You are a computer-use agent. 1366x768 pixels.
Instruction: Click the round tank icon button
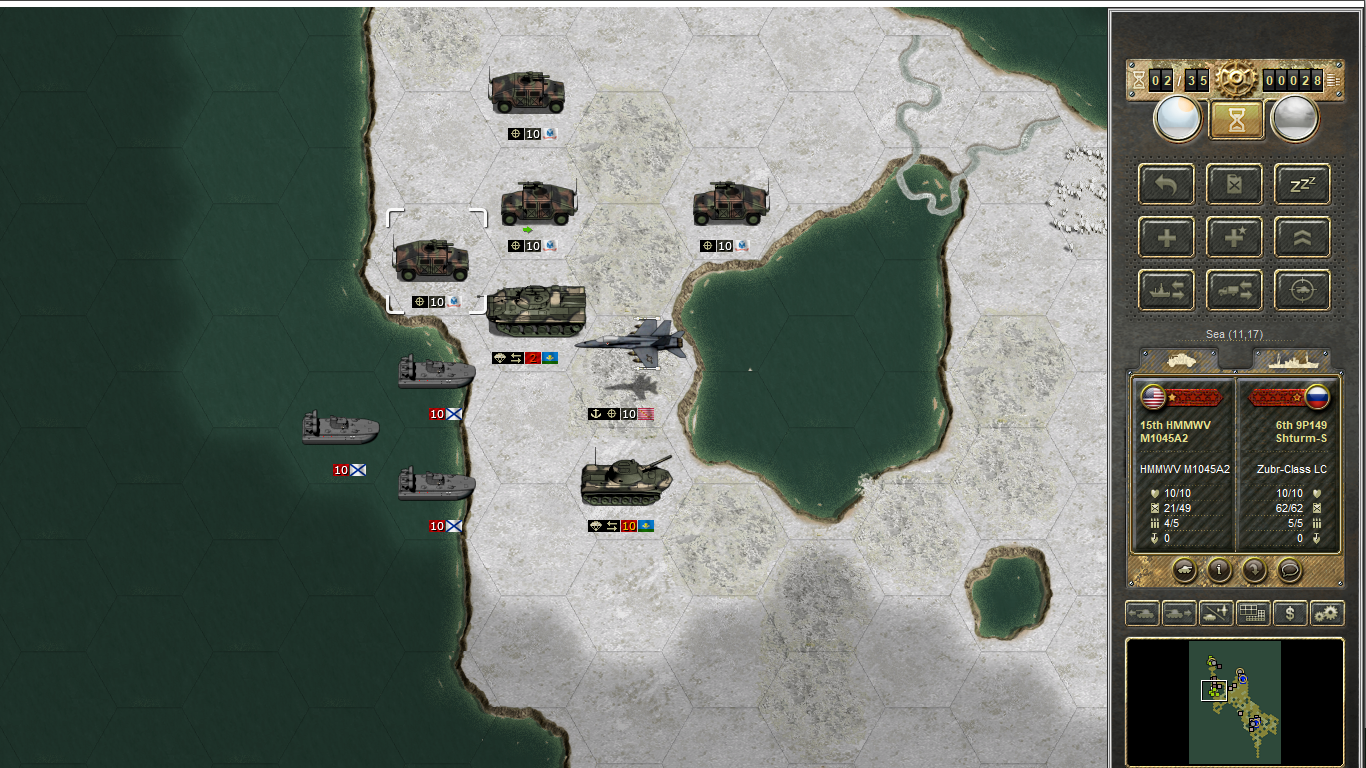coord(1184,570)
